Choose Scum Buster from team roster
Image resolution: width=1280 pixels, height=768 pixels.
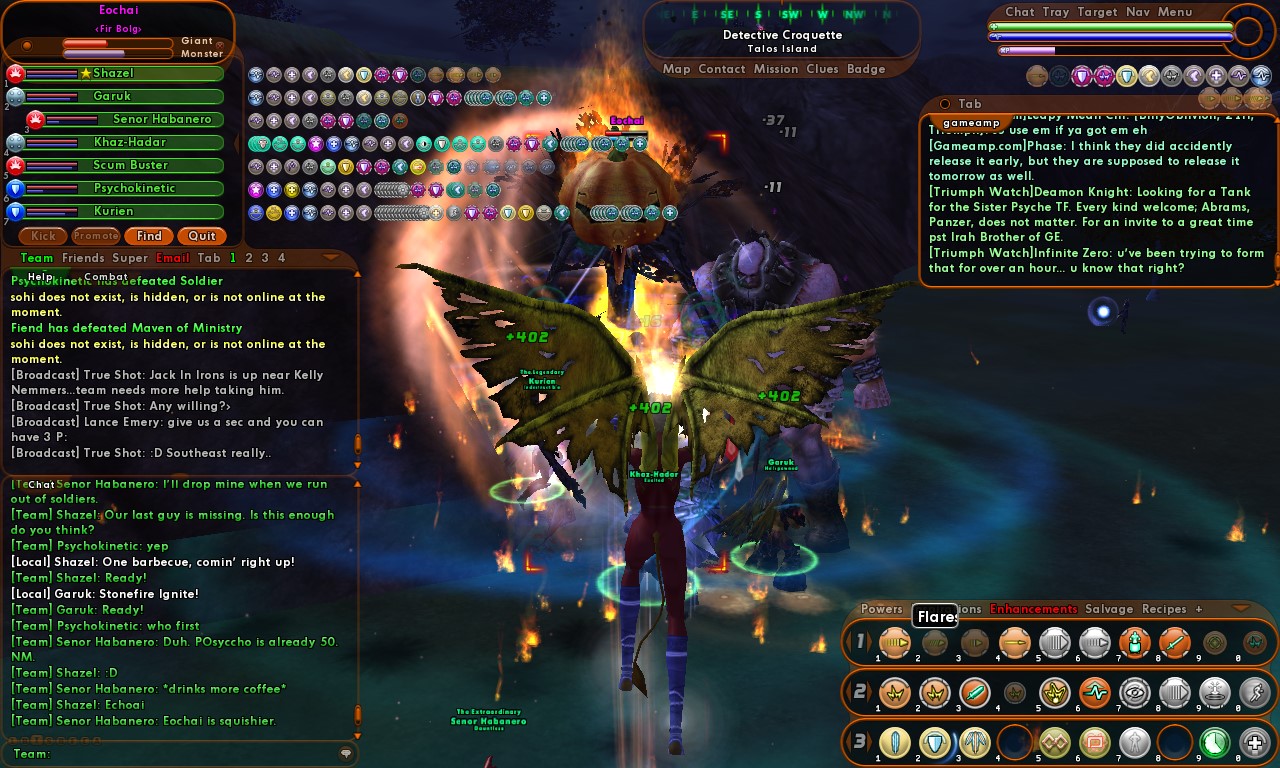point(130,165)
